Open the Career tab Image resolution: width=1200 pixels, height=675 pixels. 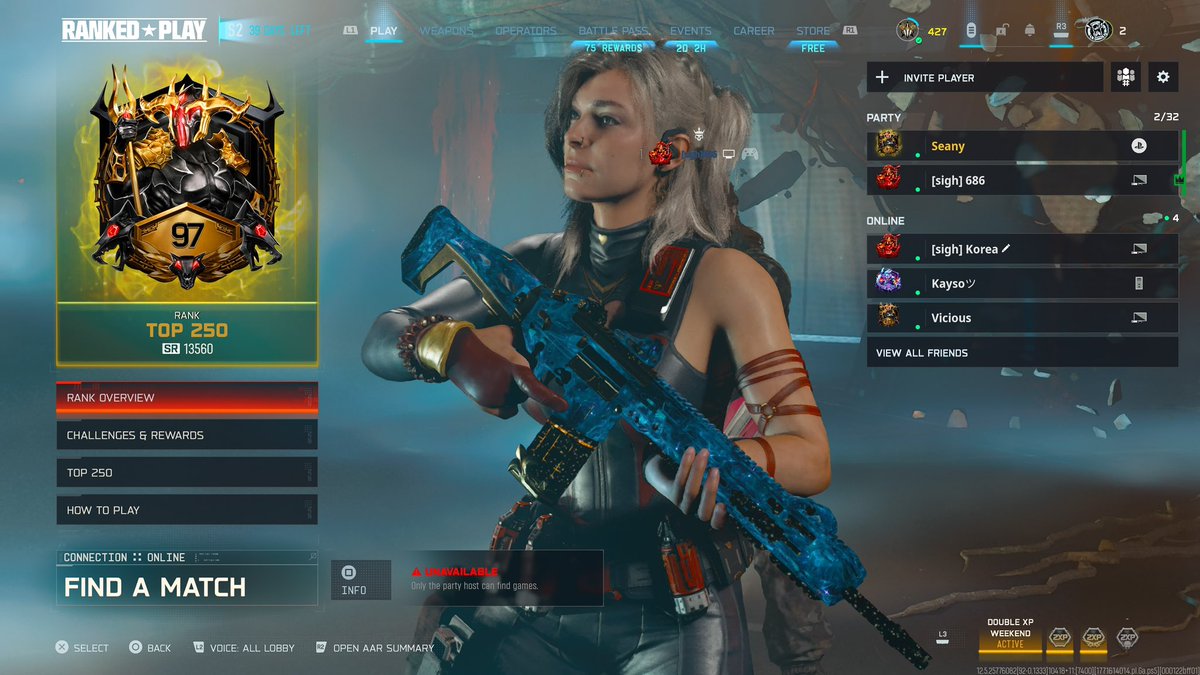click(754, 31)
